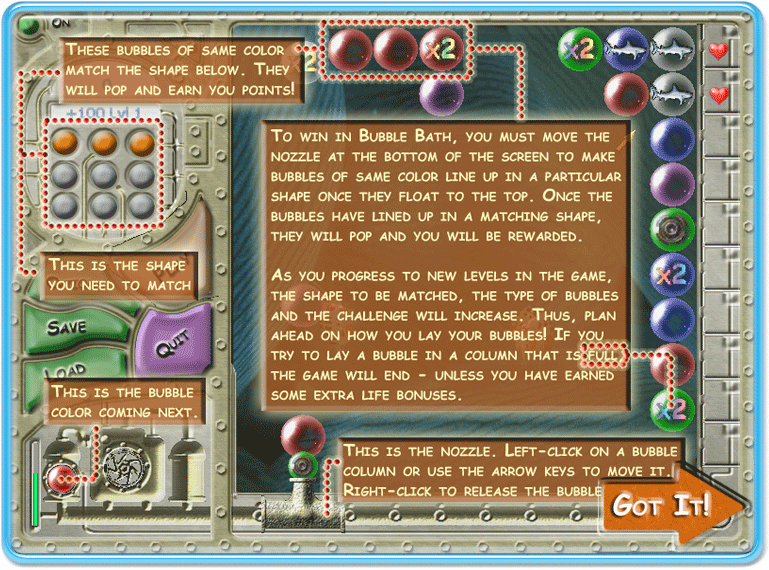The height and width of the screenshot is (570, 769).
Task: Dismiss the tutorial with Got It!
Action: point(662,505)
